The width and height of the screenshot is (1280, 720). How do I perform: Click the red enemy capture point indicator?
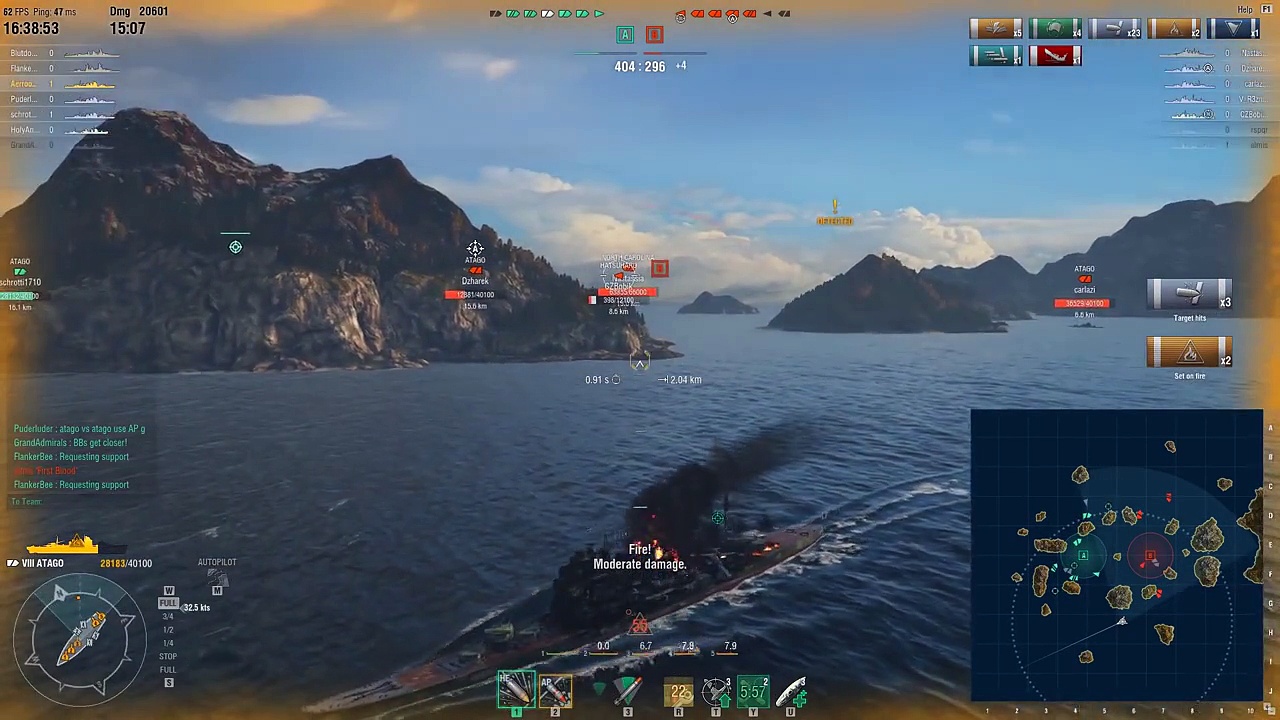click(x=654, y=35)
